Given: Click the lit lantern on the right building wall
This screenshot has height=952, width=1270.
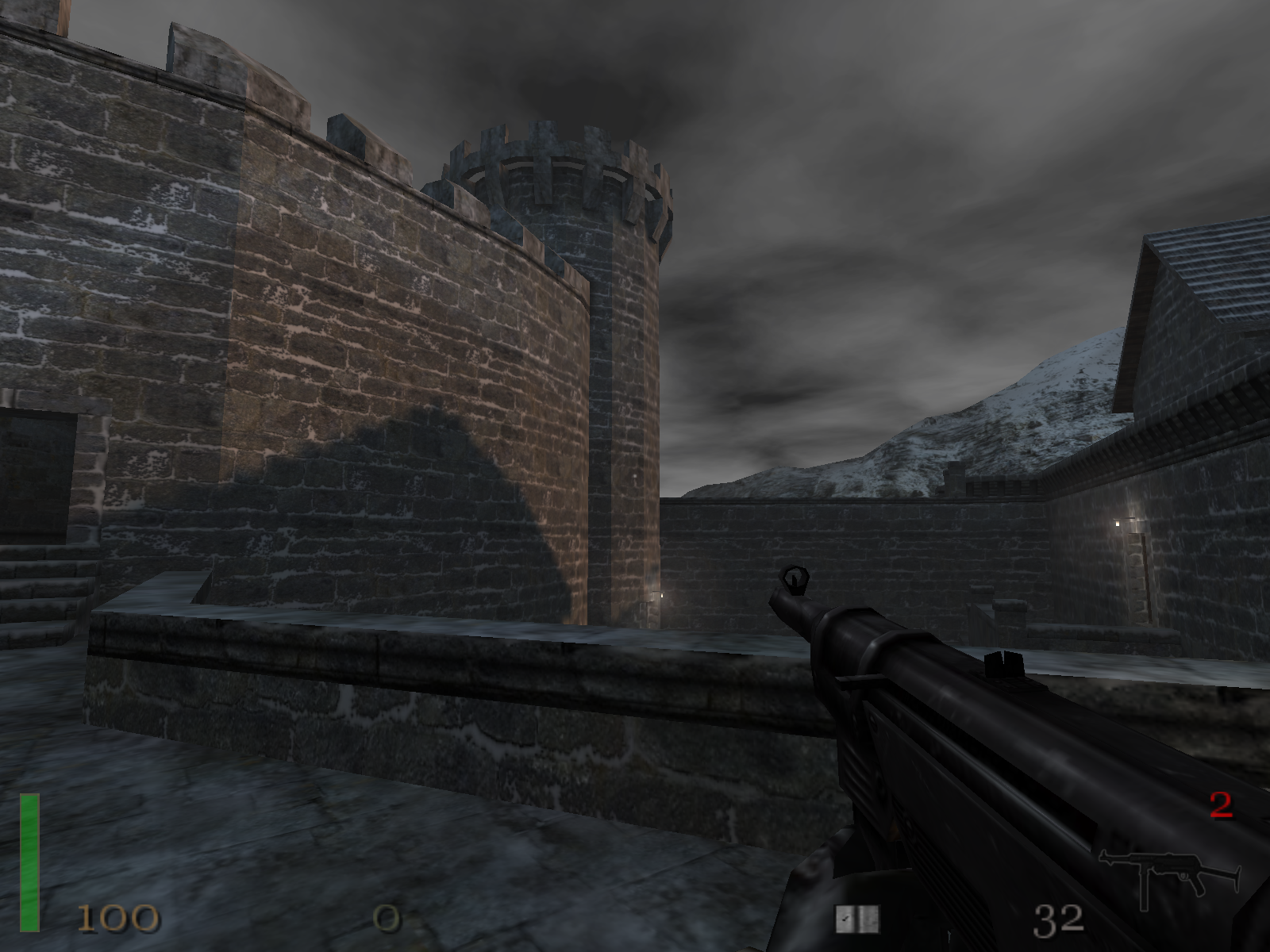Looking at the screenshot, I should coord(1118,524).
